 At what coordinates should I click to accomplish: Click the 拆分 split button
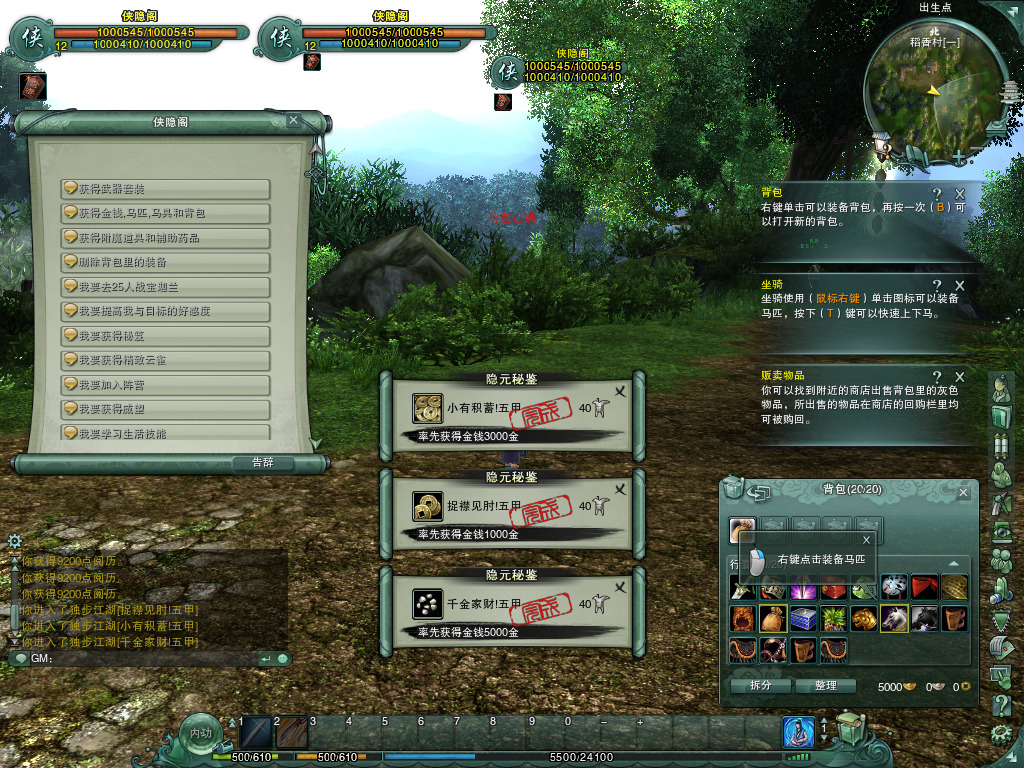coord(760,686)
